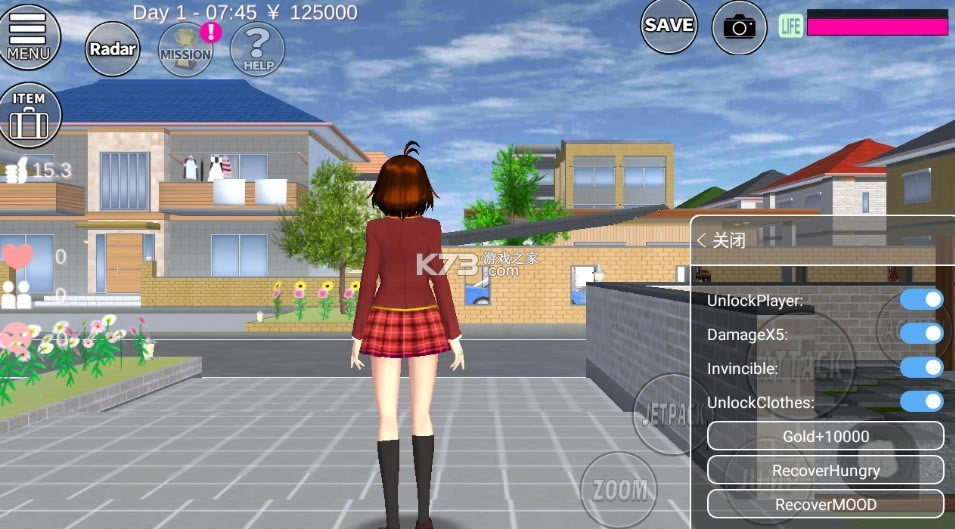View the Mission list

point(186,49)
